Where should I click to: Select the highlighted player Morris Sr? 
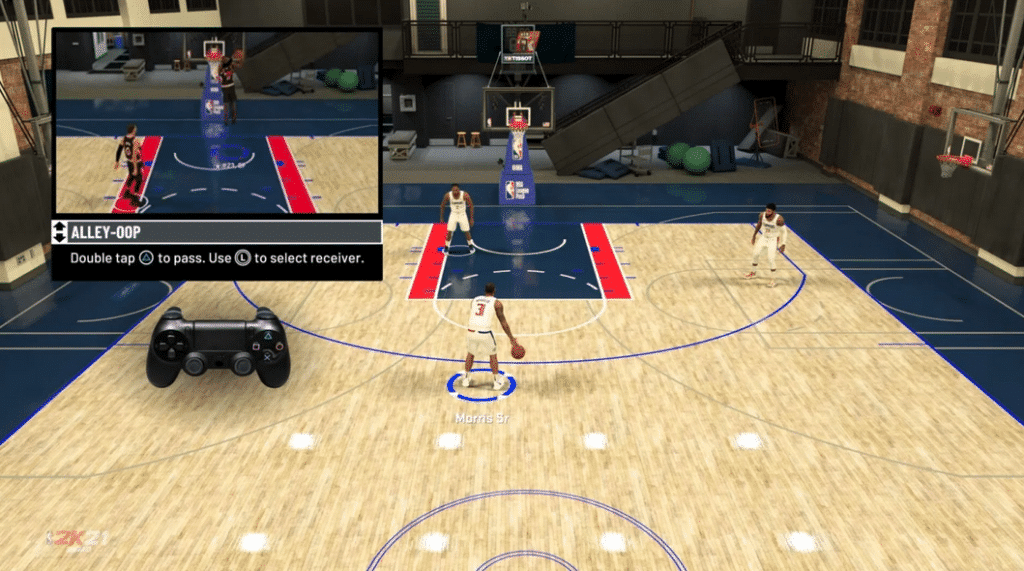tap(486, 337)
